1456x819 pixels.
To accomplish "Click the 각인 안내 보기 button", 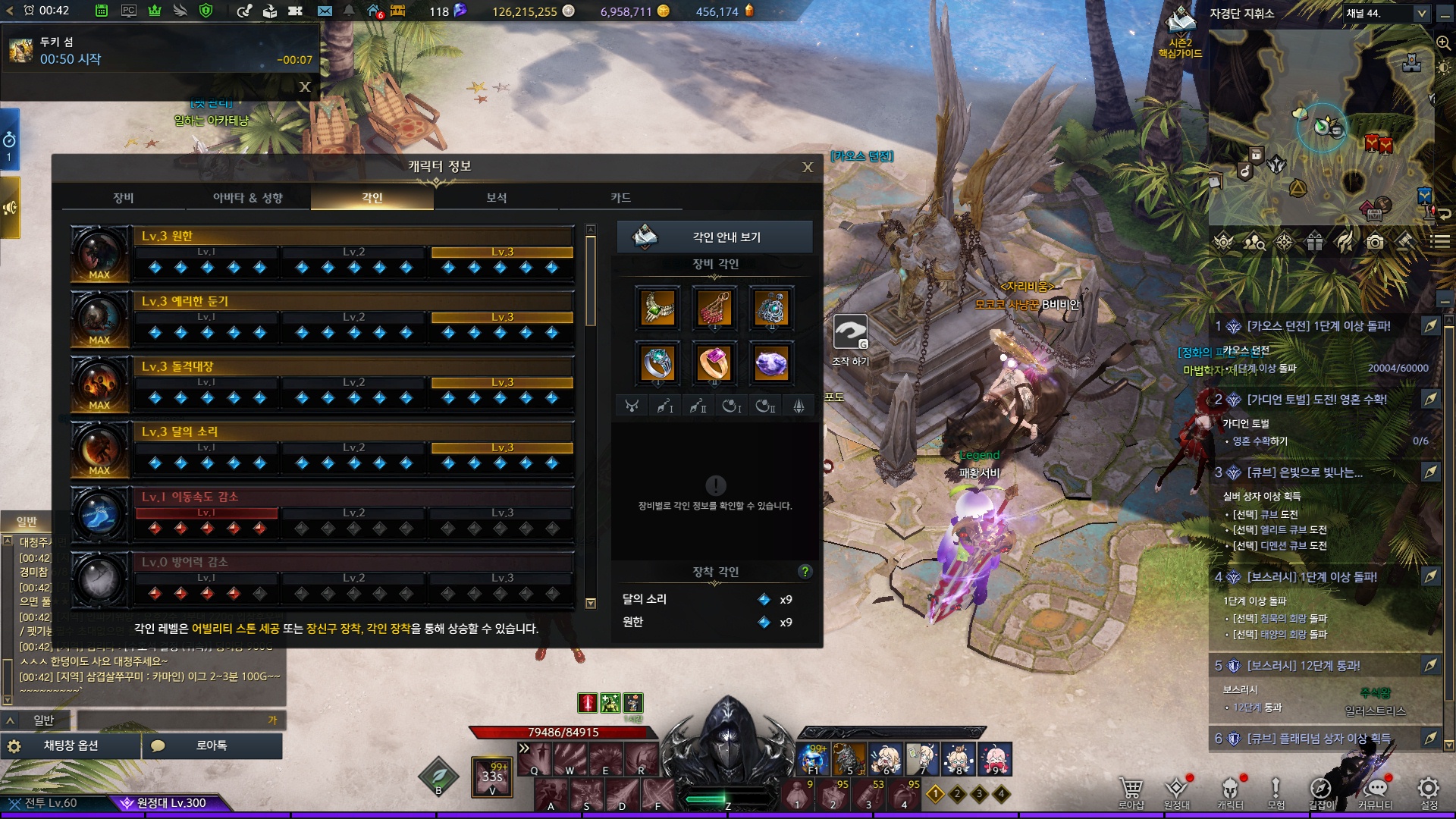I will pyautogui.click(x=714, y=237).
